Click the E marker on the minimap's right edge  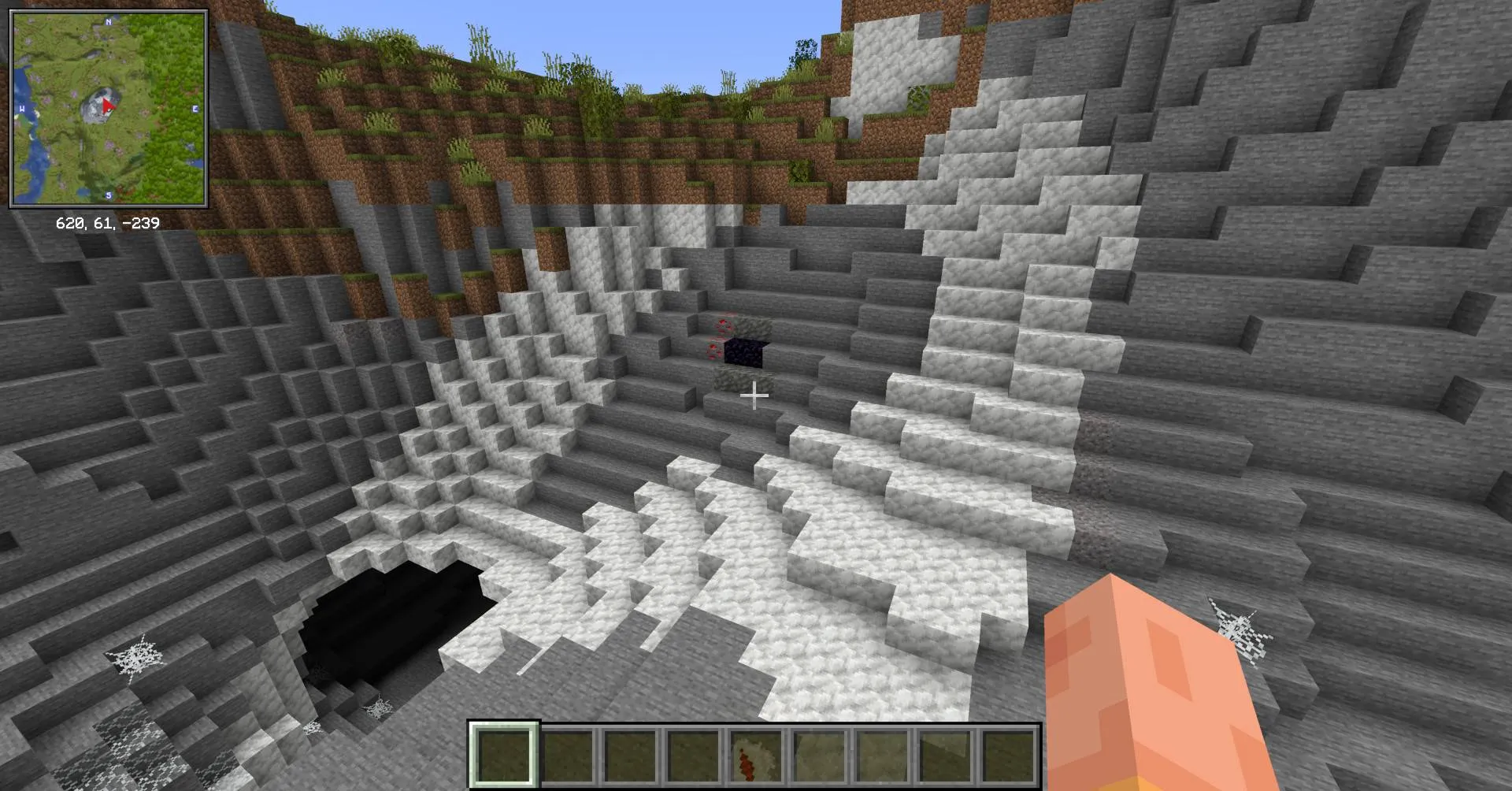pos(195,109)
